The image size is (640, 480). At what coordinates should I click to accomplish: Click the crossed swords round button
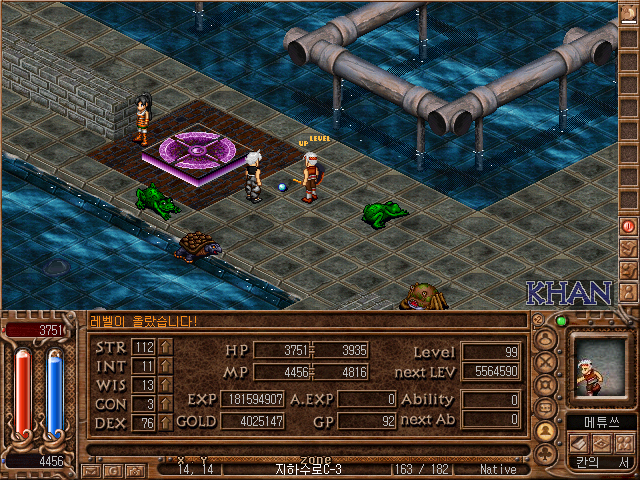[546, 360]
